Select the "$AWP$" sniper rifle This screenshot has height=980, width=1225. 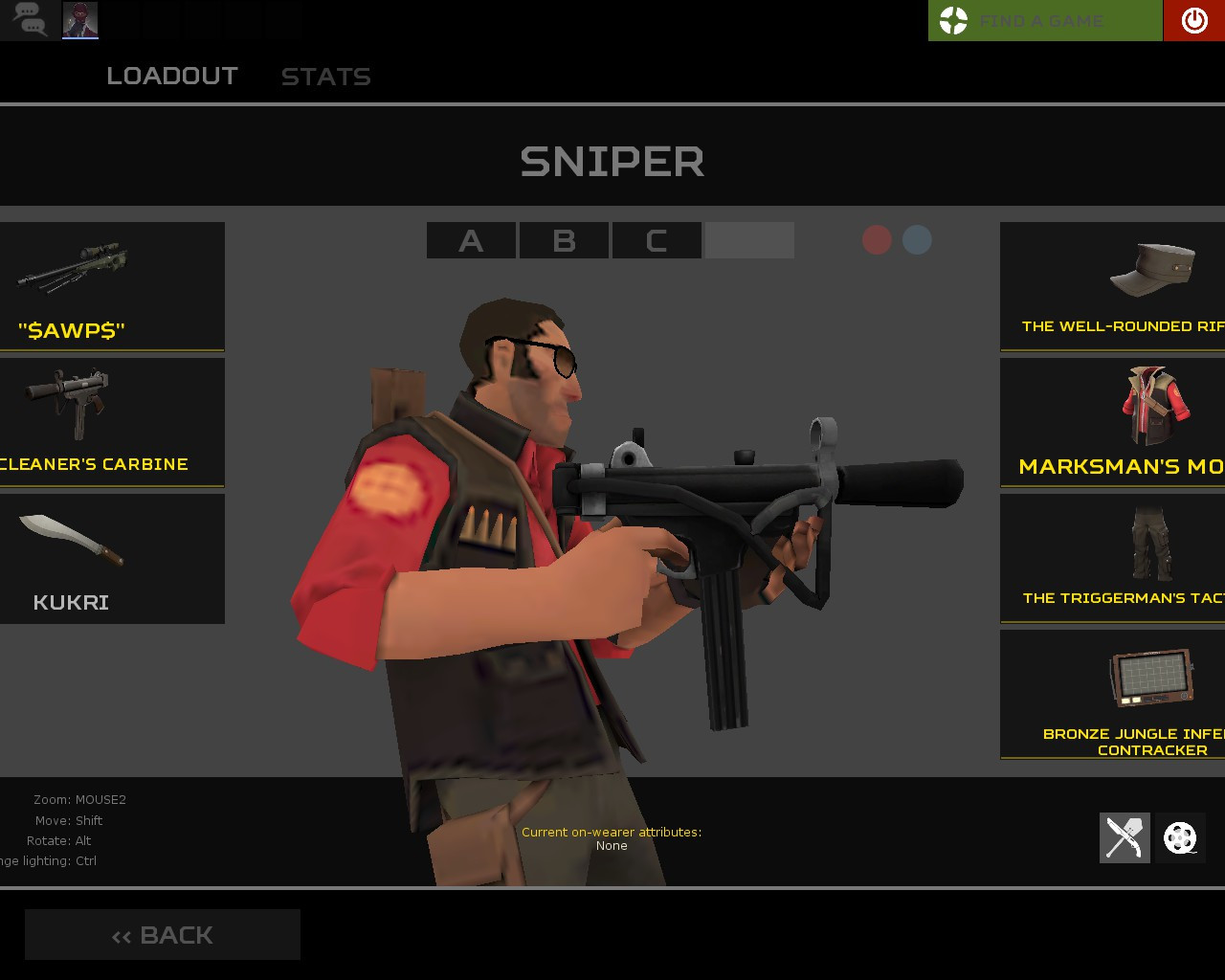[x=112, y=285]
